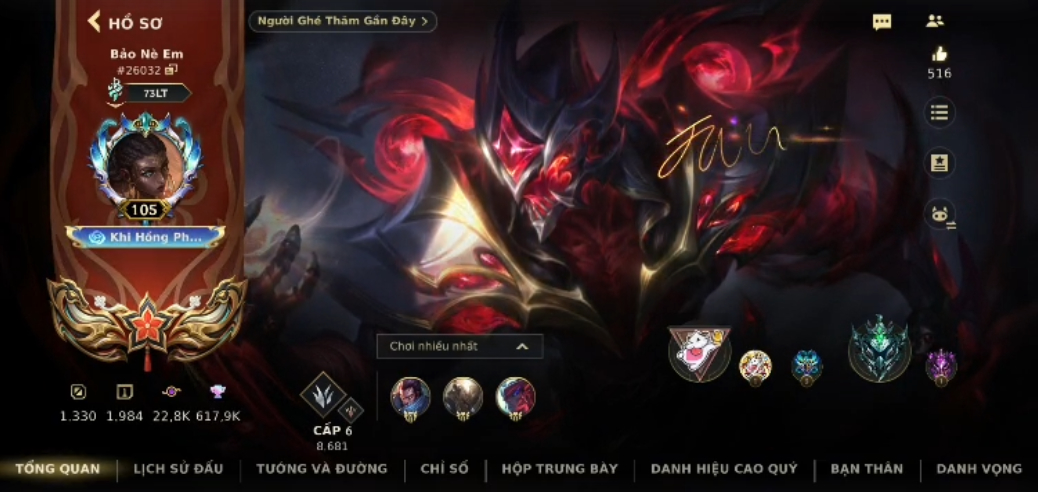Select the Bạn Thân tab

tap(866, 468)
